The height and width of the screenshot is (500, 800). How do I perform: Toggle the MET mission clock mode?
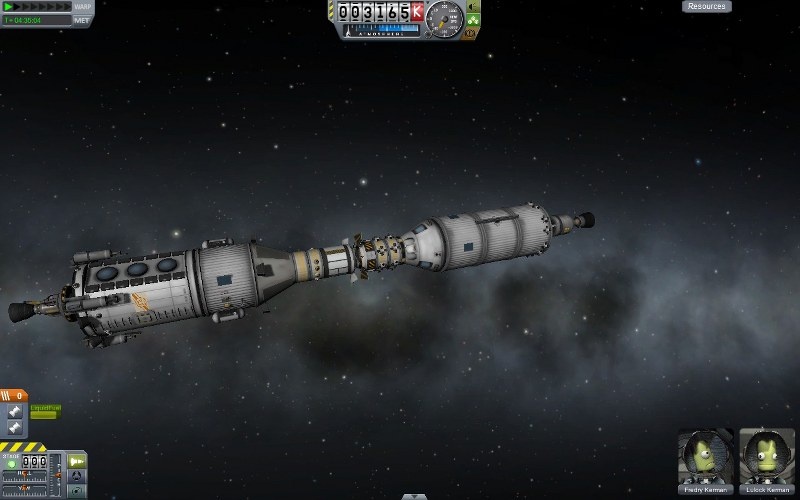82,19
